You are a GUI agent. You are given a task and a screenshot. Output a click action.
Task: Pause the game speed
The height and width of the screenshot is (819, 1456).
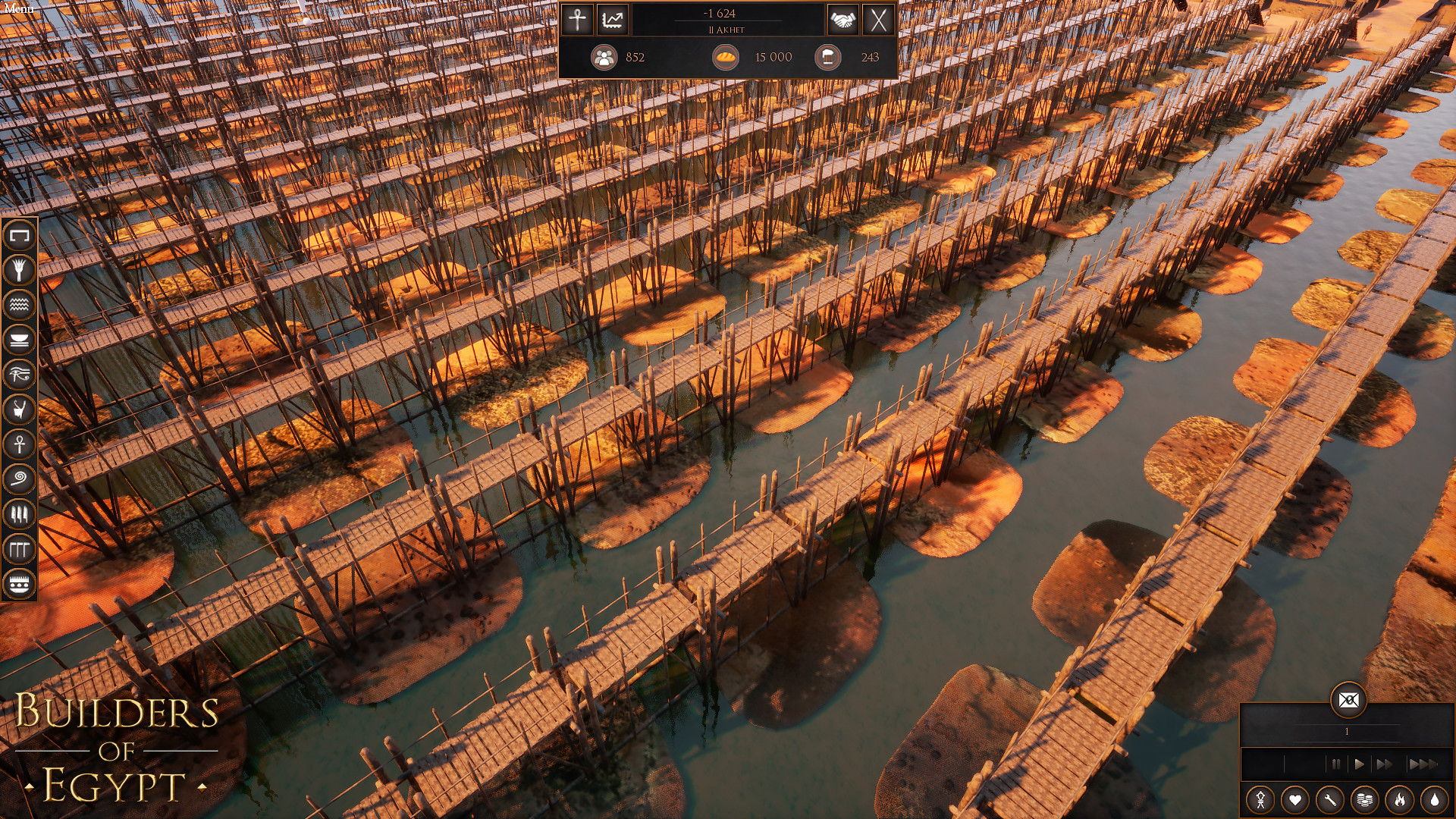pyautogui.click(x=1335, y=764)
